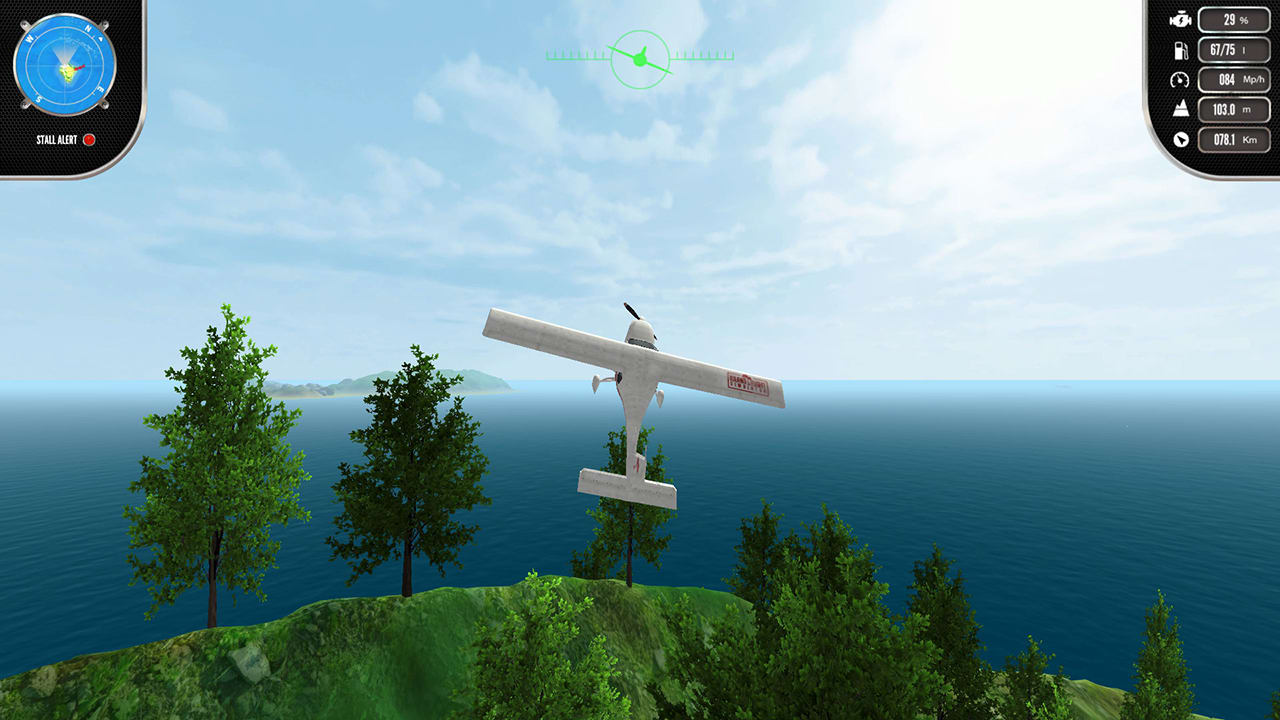The width and height of the screenshot is (1280, 720).
Task: Open the speed readout showing 084 Mp/h
Action: pos(1232,79)
